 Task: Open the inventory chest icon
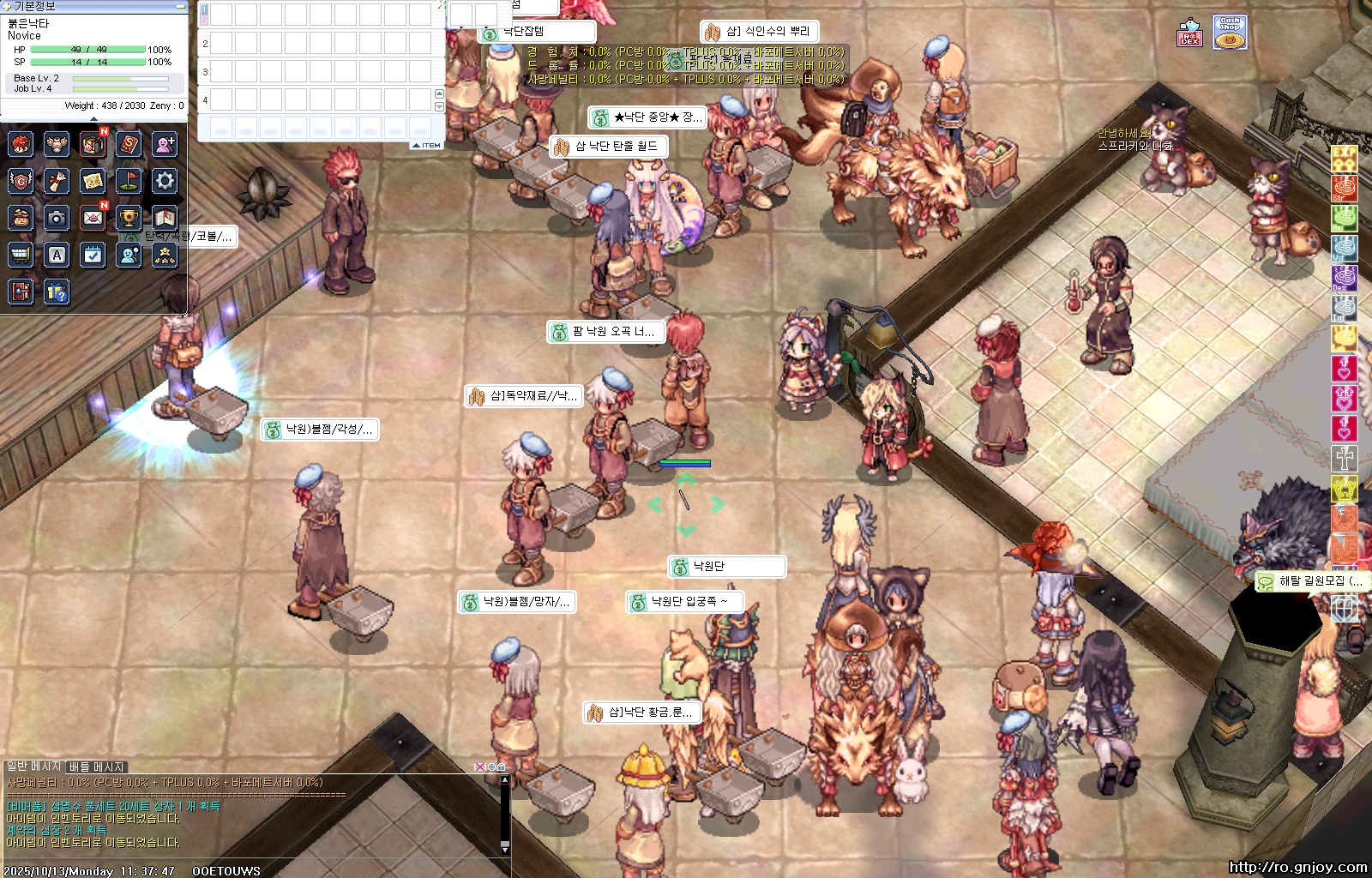93,144
